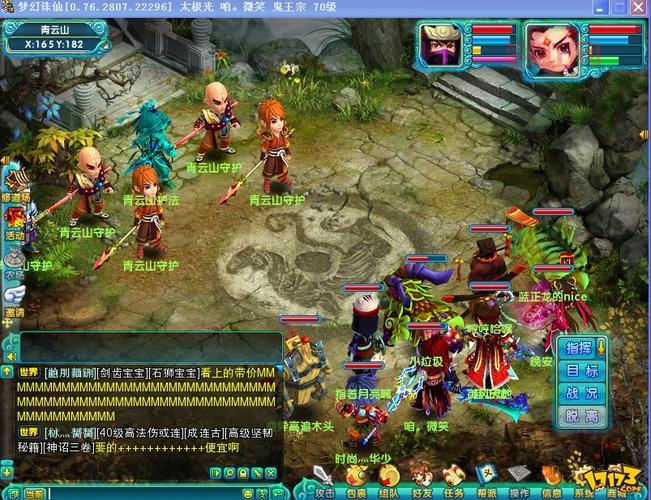The height and width of the screenshot is (500, 651).
Task: Open the 战况 (Battle status) panel
Action: [x=579, y=393]
